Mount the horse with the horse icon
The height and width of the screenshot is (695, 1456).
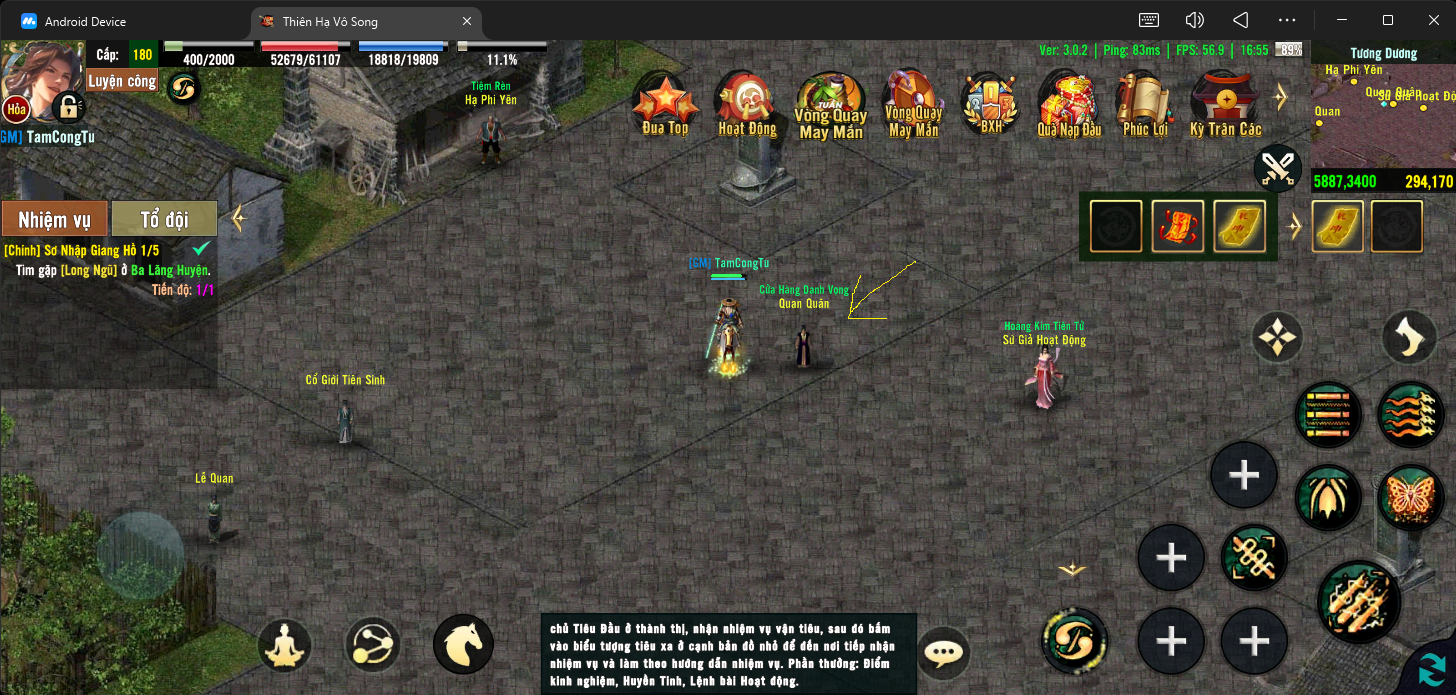click(463, 645)
